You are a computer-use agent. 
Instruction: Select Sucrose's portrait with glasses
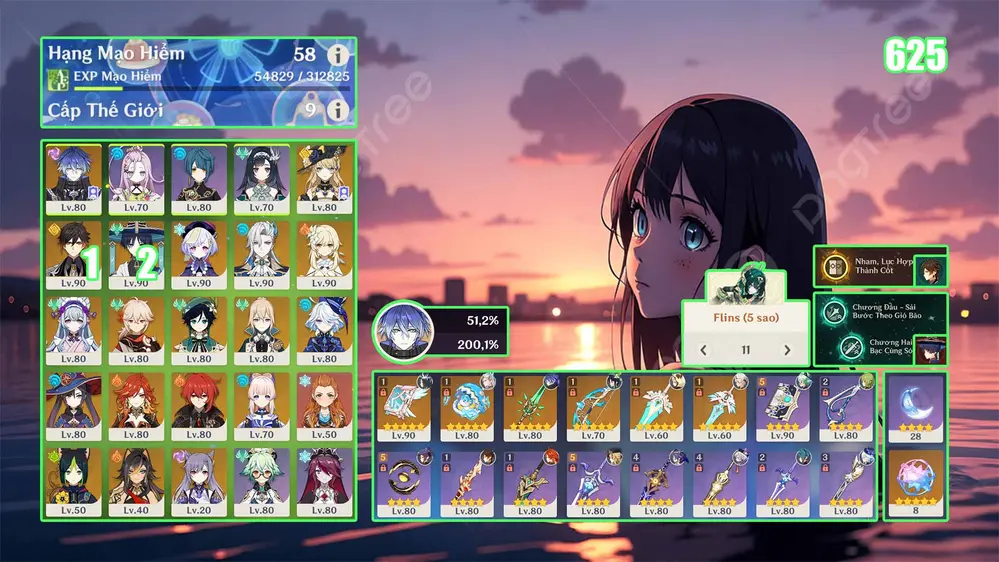point(260,480)
